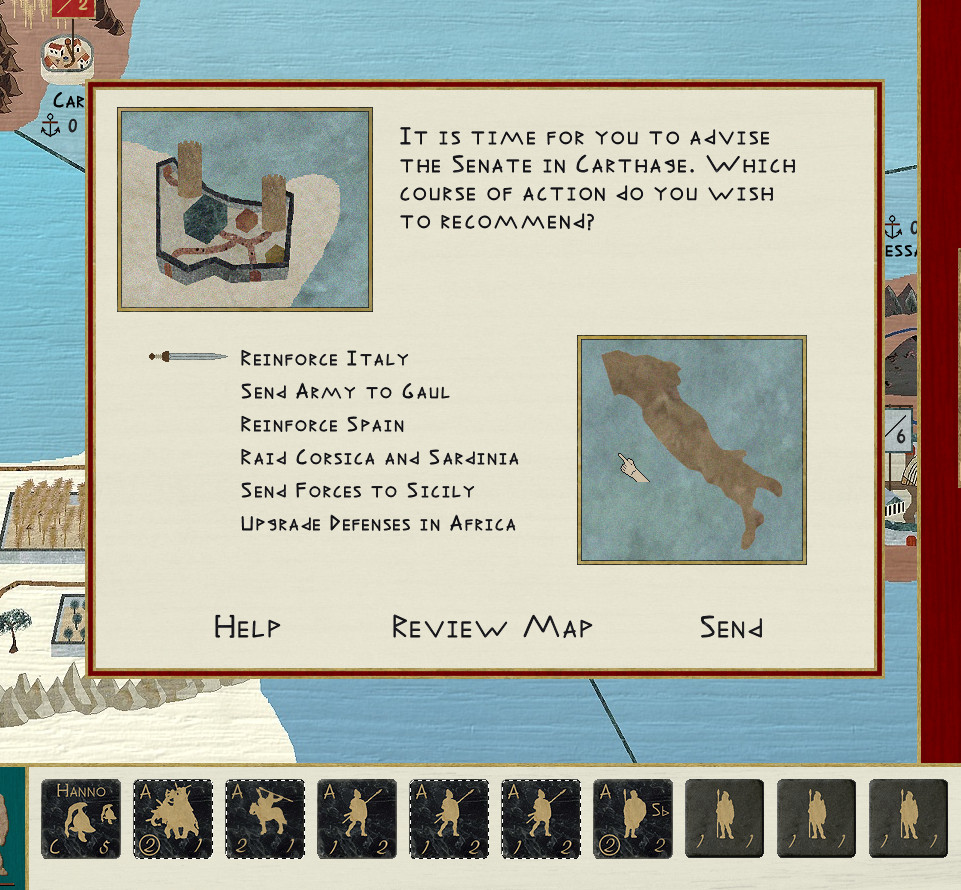Click Review Map button

coord(492,628)
